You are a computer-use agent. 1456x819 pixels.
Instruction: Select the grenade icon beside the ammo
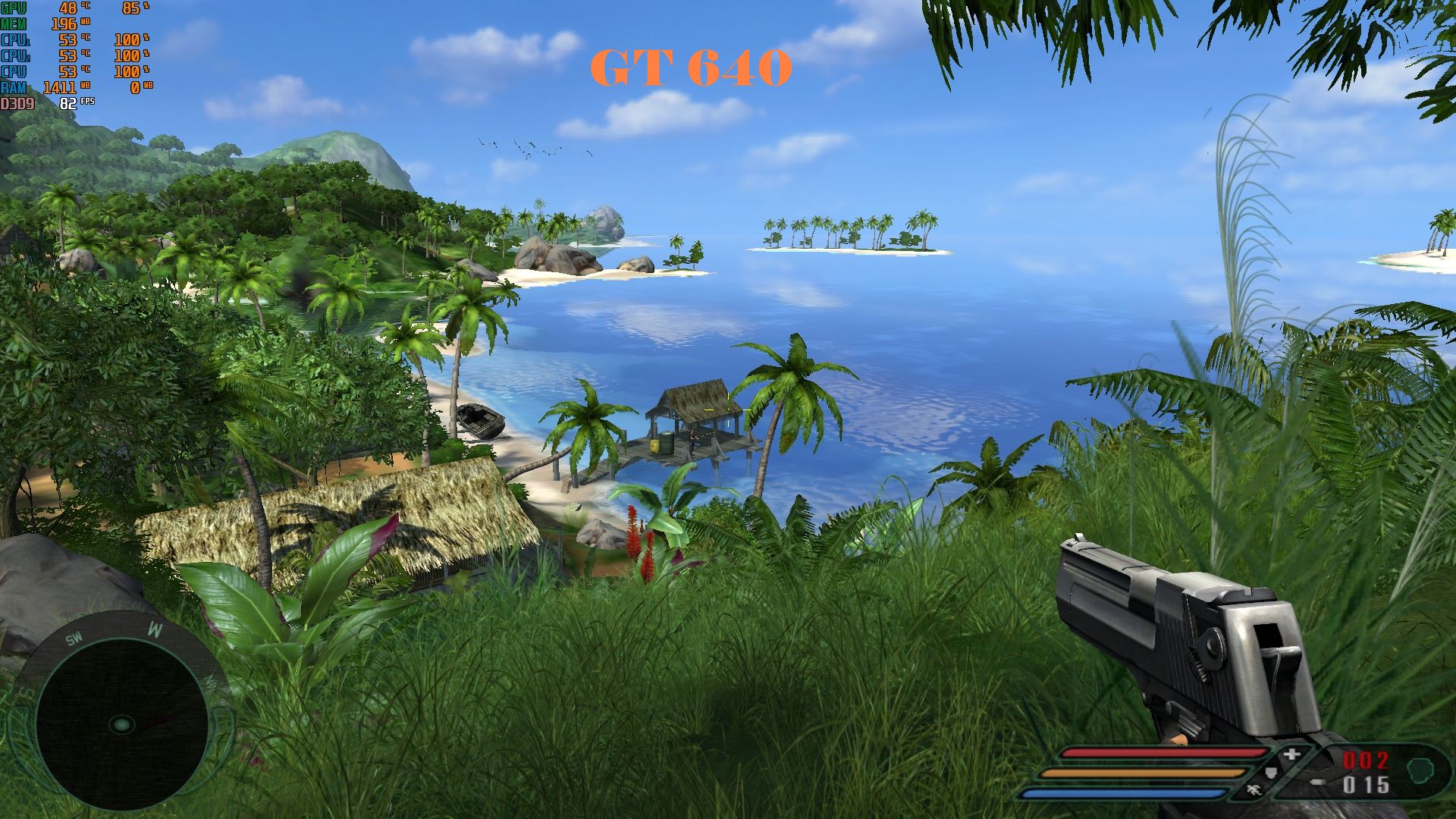(x=1419, y=770)
